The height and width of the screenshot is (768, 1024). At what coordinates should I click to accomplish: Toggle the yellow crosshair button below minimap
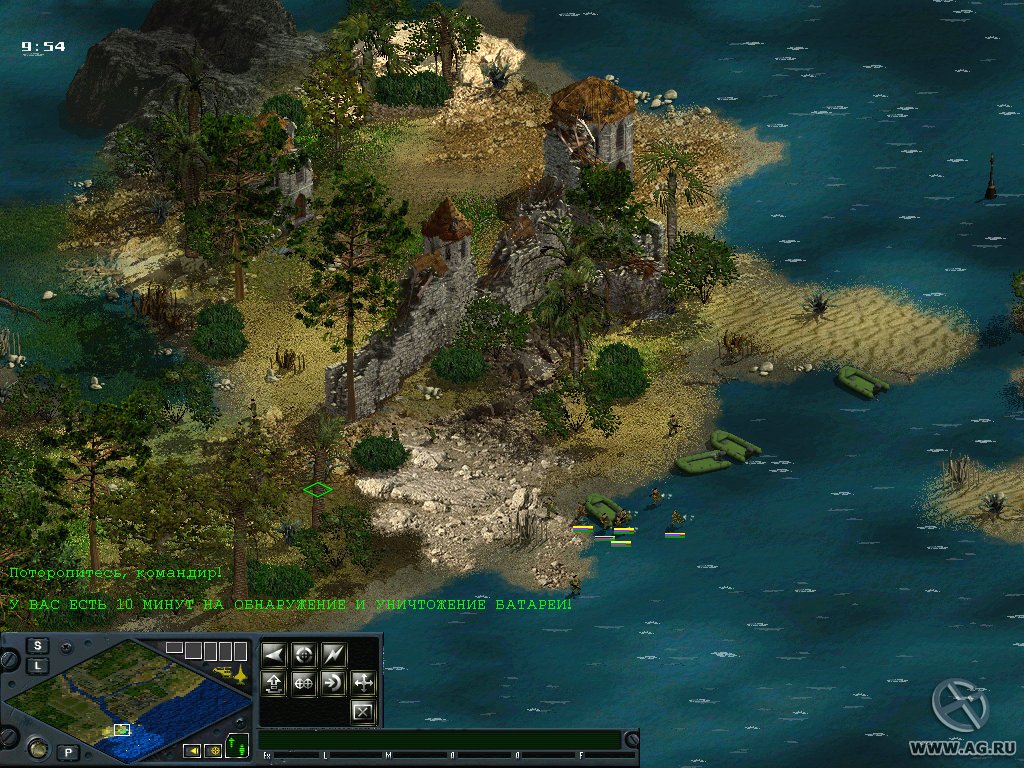click(x=213, y=750)
